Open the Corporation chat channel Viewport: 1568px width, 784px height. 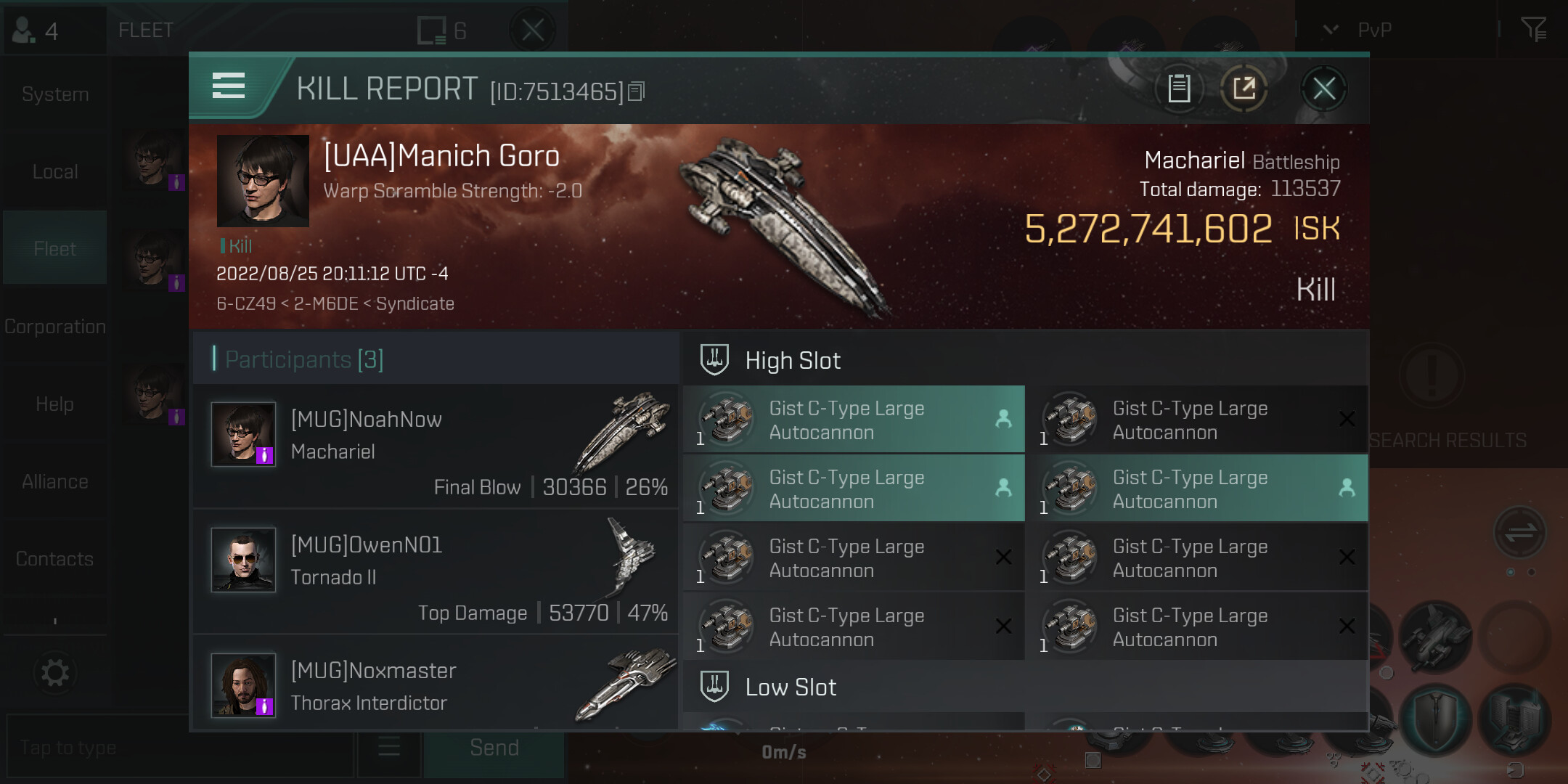pos(55,327)
